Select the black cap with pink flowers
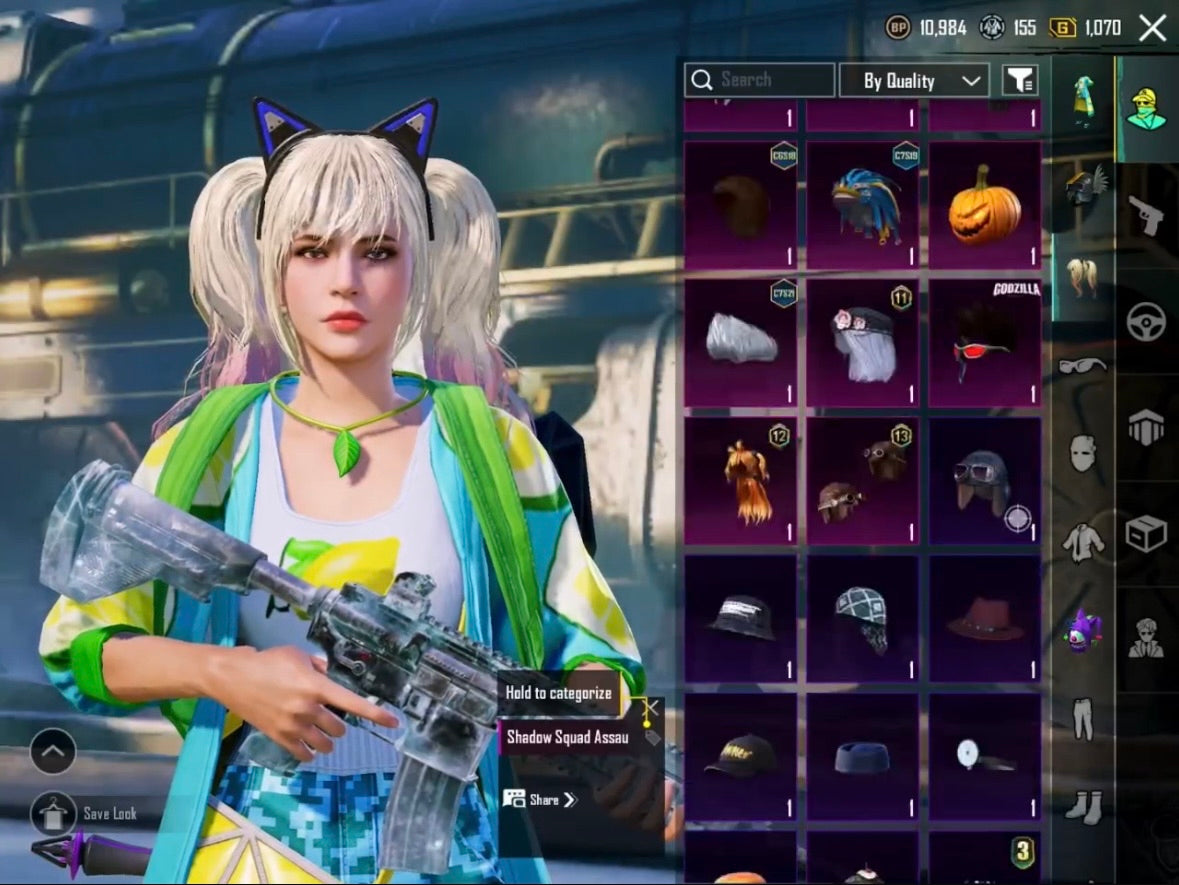 (x=862, y=343)
